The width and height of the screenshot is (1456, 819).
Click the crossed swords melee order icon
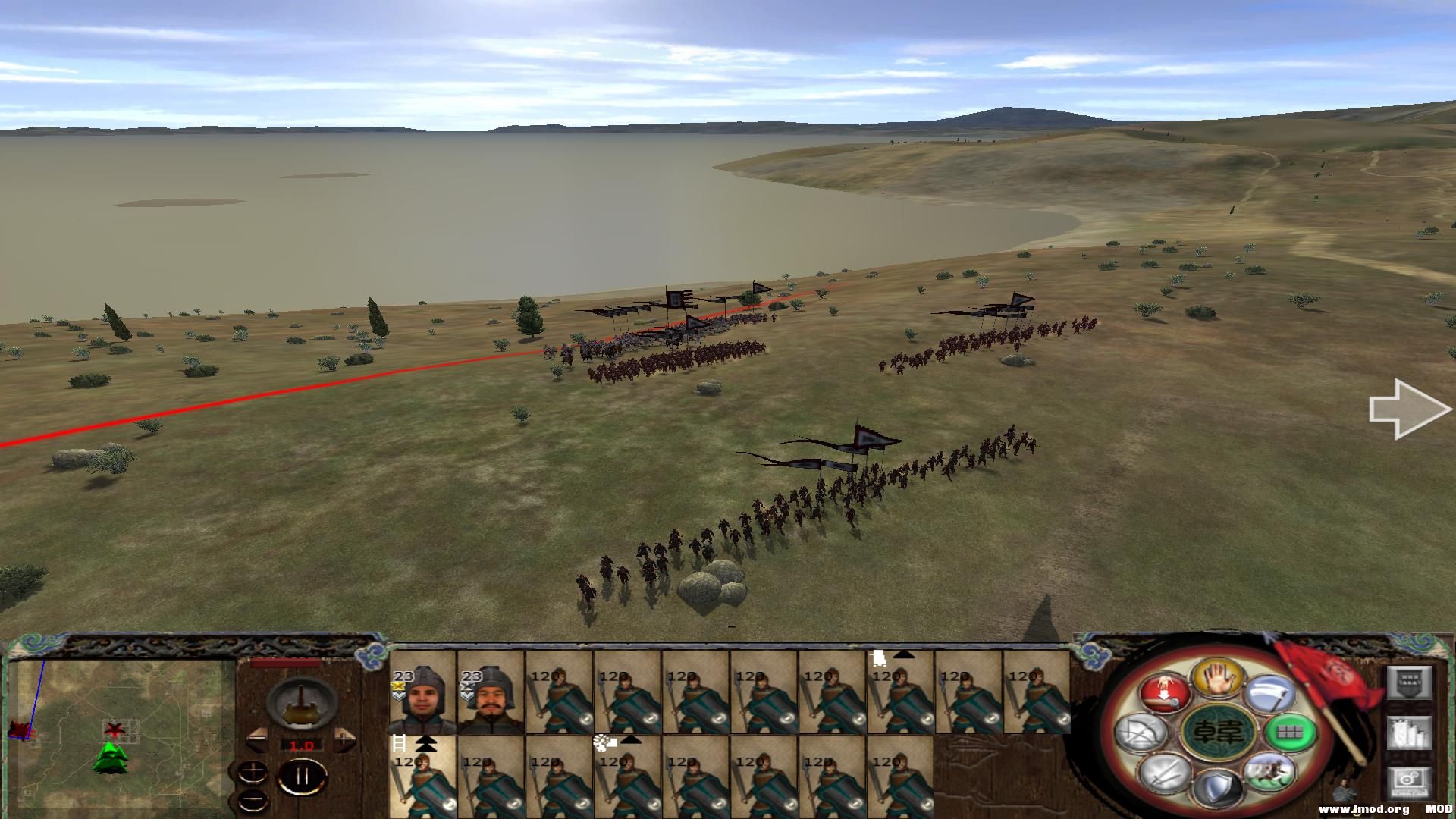click(1162, 774)
